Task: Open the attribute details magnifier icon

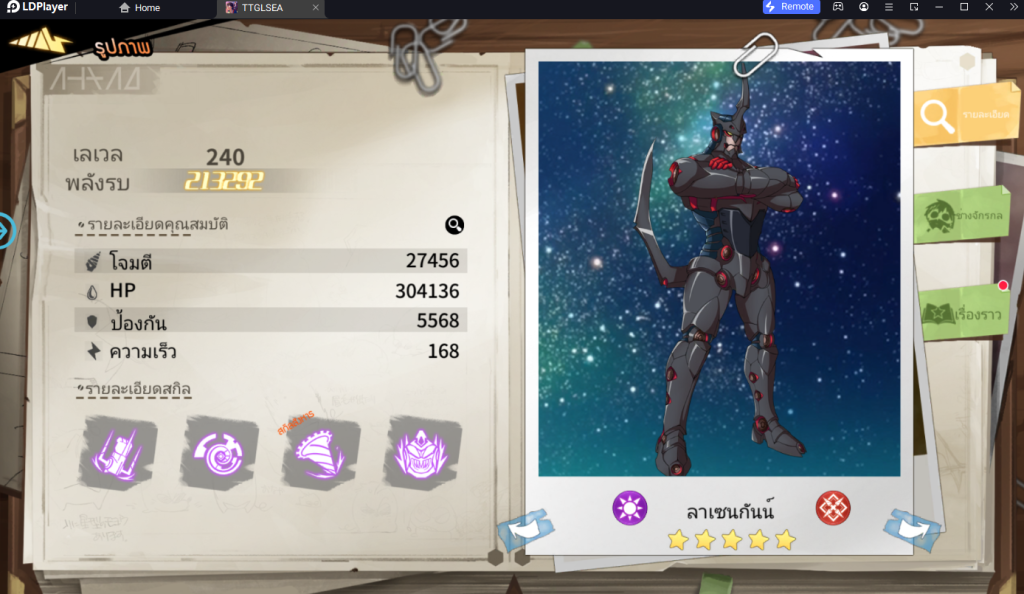Action: tap(454, 225)
